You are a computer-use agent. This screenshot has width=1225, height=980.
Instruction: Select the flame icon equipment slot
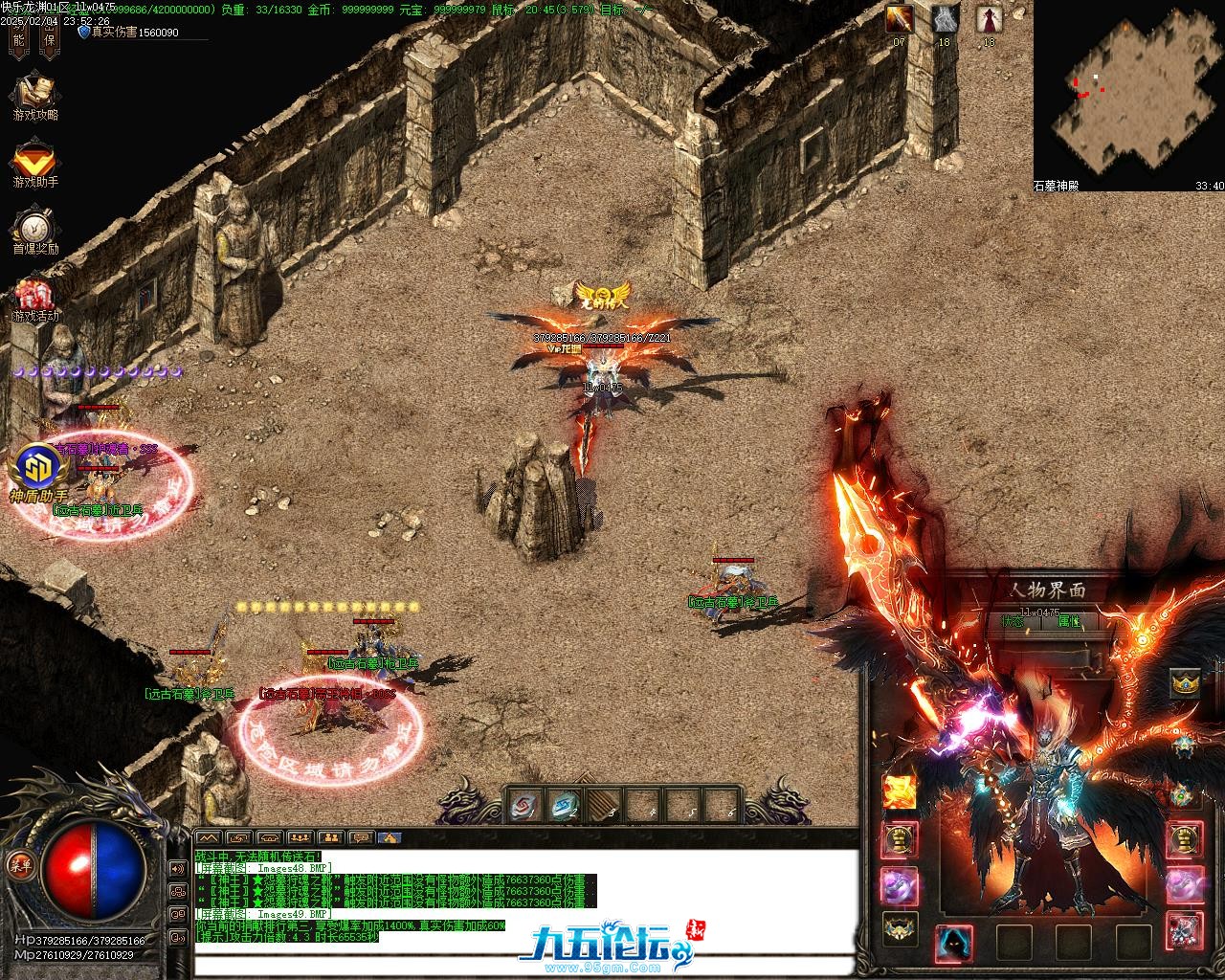899,791
